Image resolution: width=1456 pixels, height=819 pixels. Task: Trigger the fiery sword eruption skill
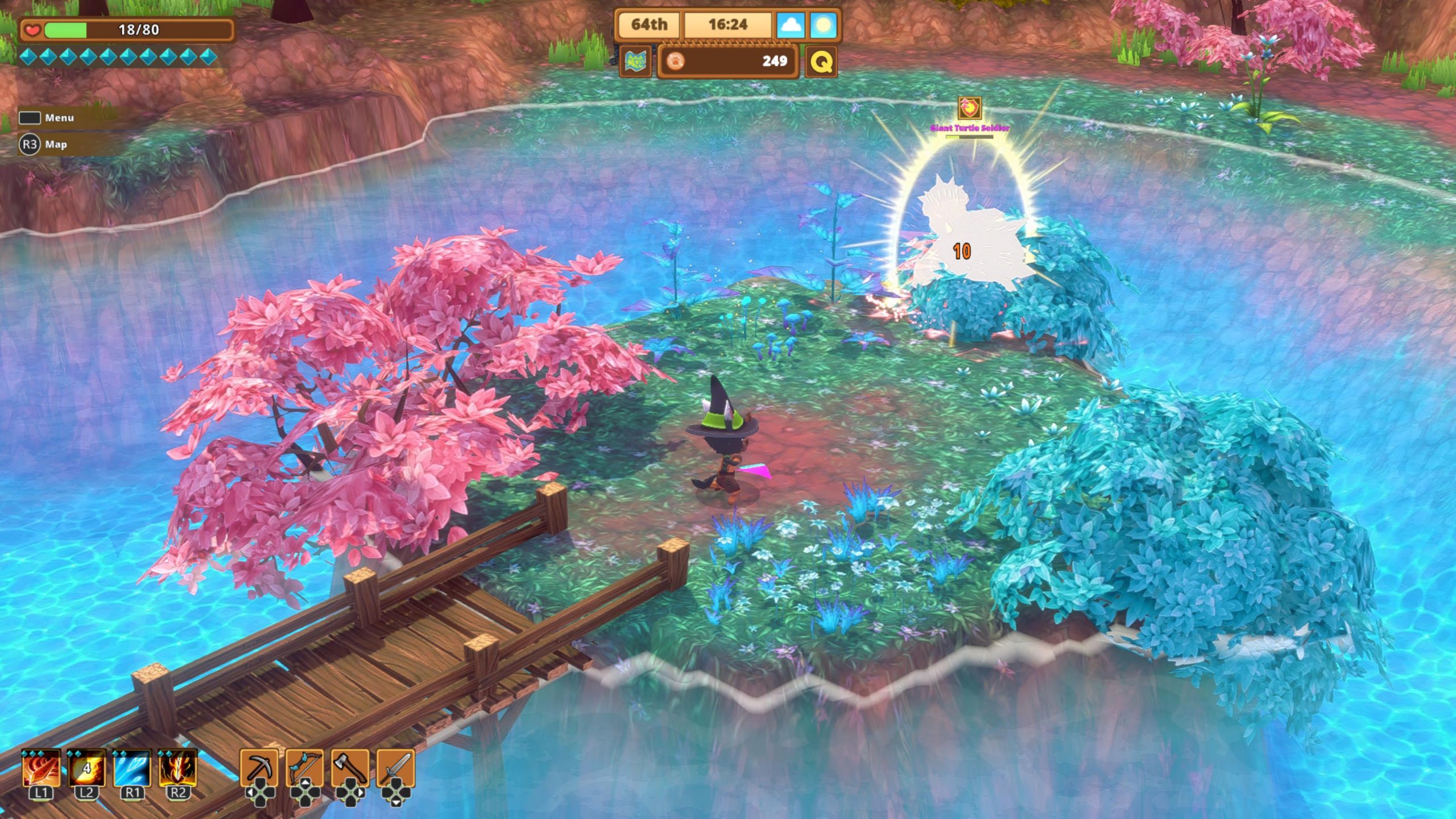177,768
